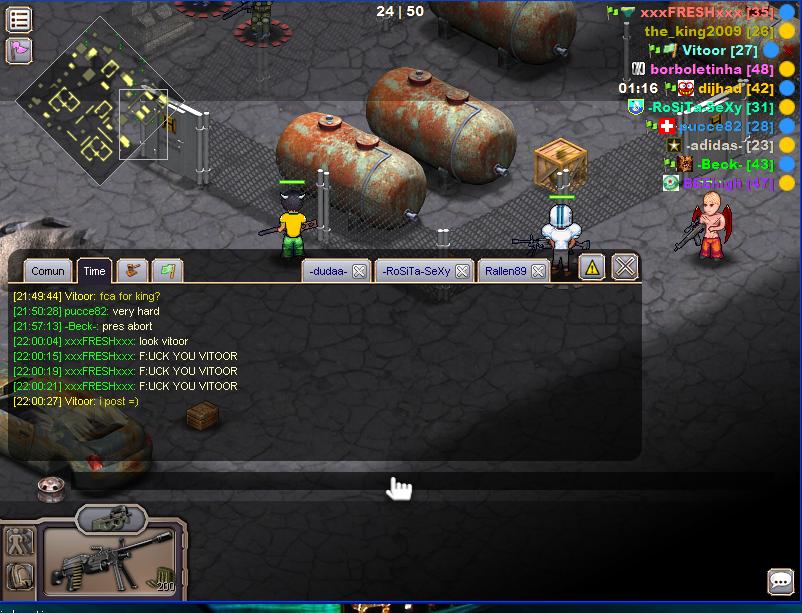Click the yellow warning triangle button
802x613 pixels.
coord(592,267)
